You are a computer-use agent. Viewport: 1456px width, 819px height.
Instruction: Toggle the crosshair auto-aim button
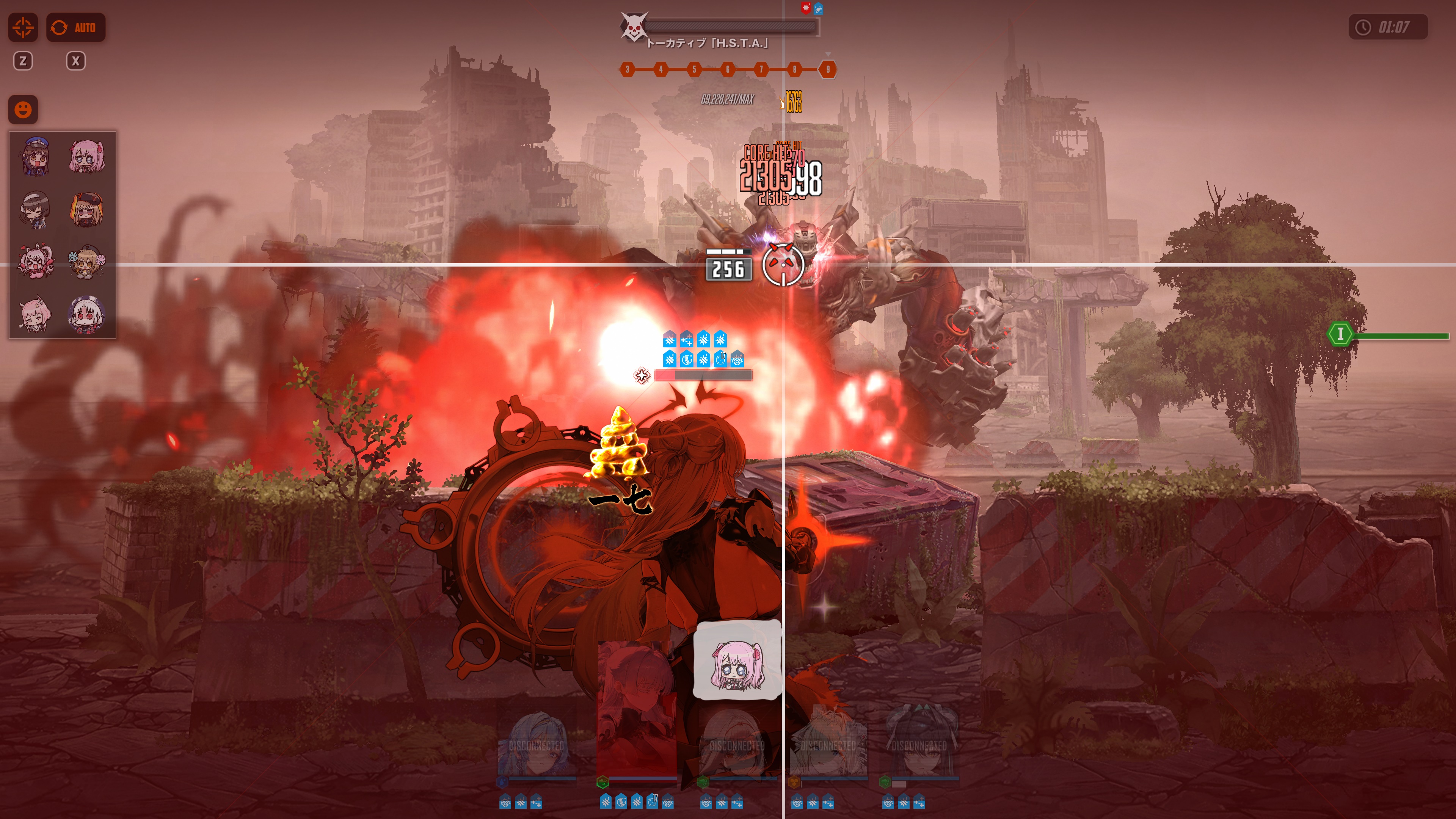(23, 27)
